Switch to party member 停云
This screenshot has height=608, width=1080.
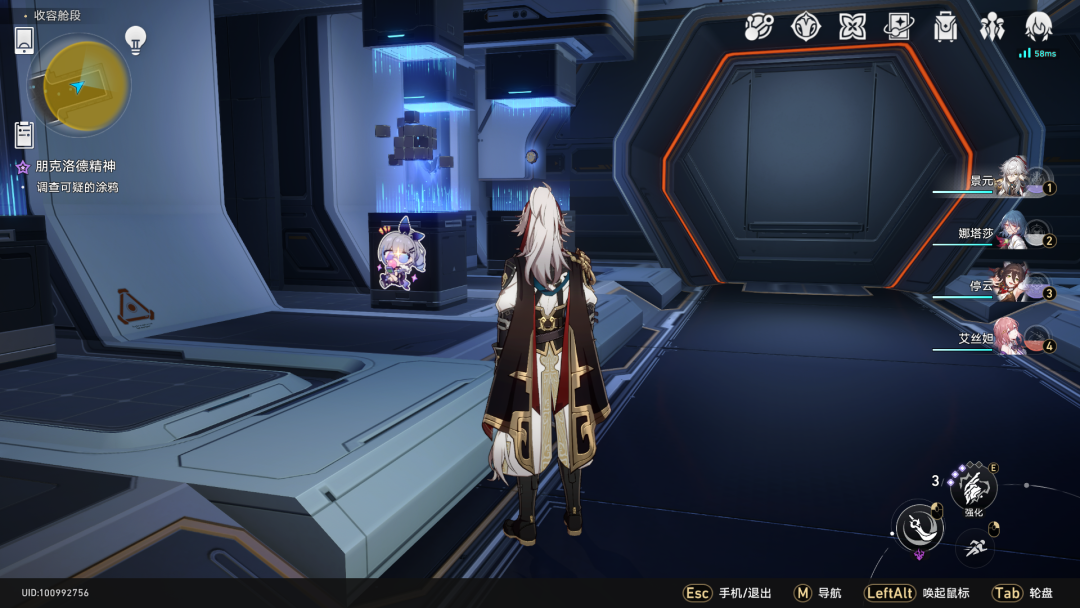click(x=1009, y=286)
